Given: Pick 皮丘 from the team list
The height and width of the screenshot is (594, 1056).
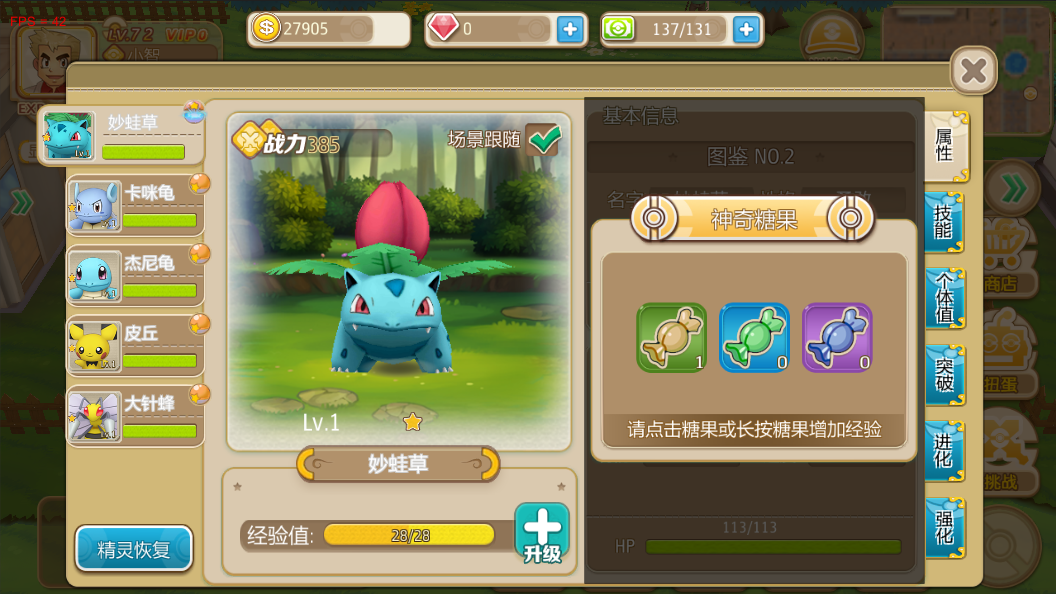Looking at the screenshot, I should 135,346.
